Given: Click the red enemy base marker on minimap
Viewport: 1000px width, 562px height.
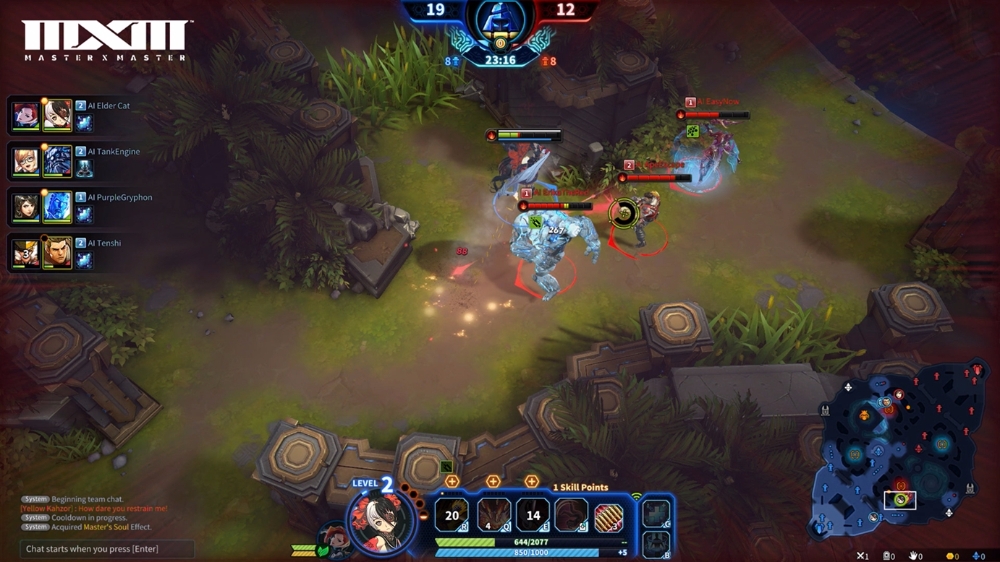Looking at the screenshot, I should (976, 372).
